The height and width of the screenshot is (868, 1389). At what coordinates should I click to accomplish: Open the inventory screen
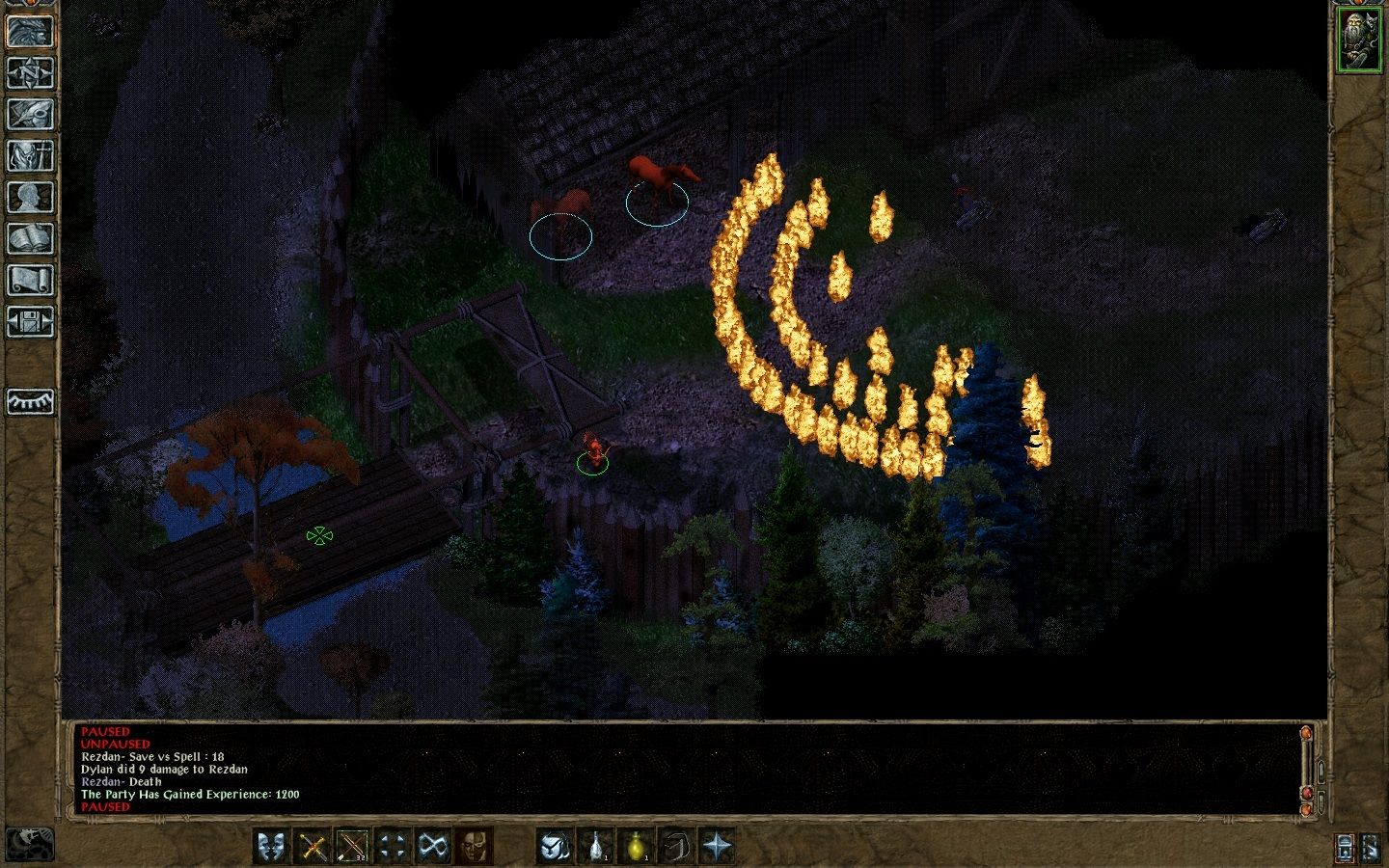click(x=30, y=155)
